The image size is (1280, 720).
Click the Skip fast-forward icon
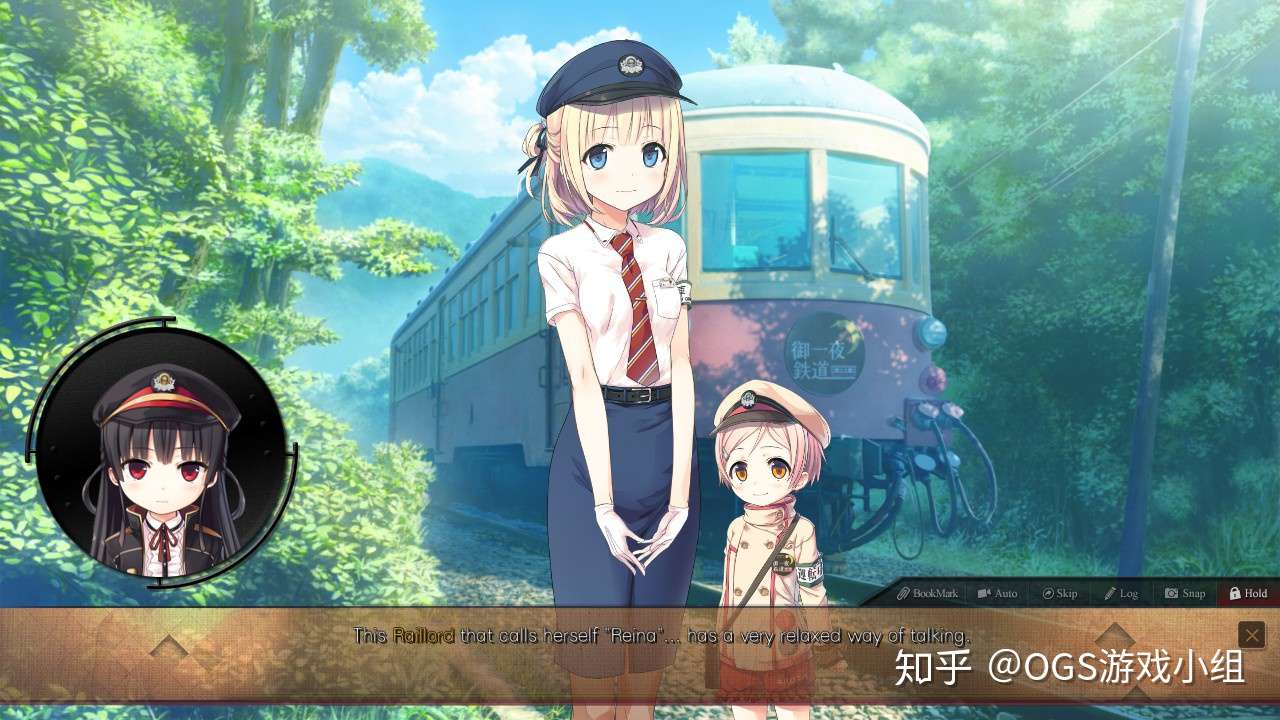(1047, 593)
